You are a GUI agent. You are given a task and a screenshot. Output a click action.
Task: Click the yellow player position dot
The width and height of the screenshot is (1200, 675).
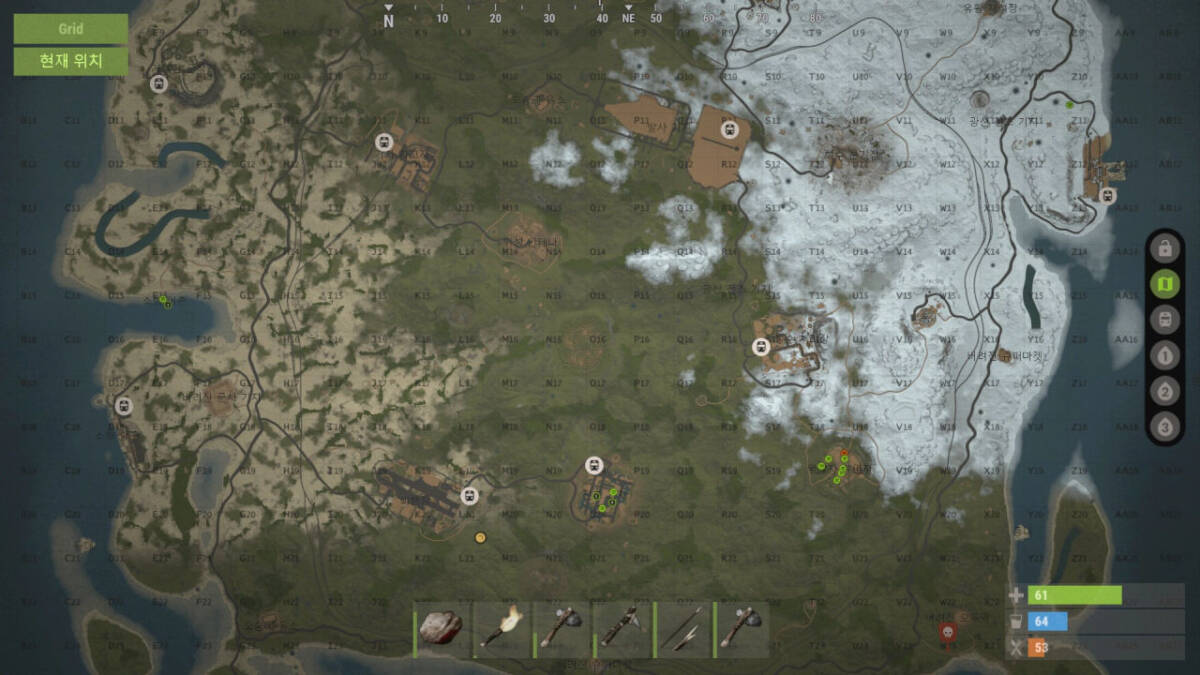click(480, 538)
